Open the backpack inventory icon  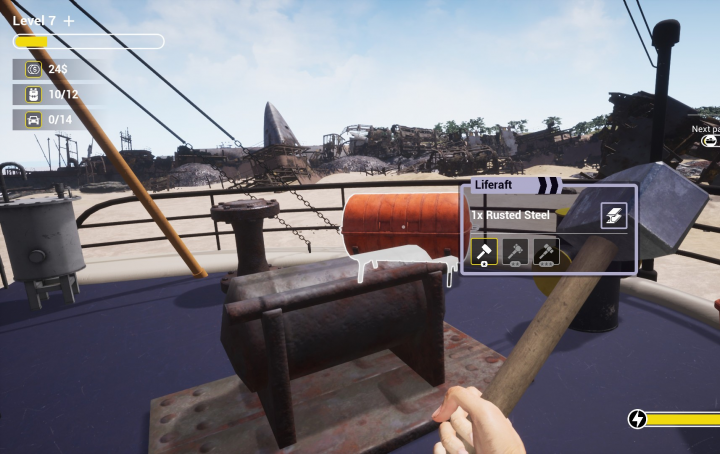32,94
